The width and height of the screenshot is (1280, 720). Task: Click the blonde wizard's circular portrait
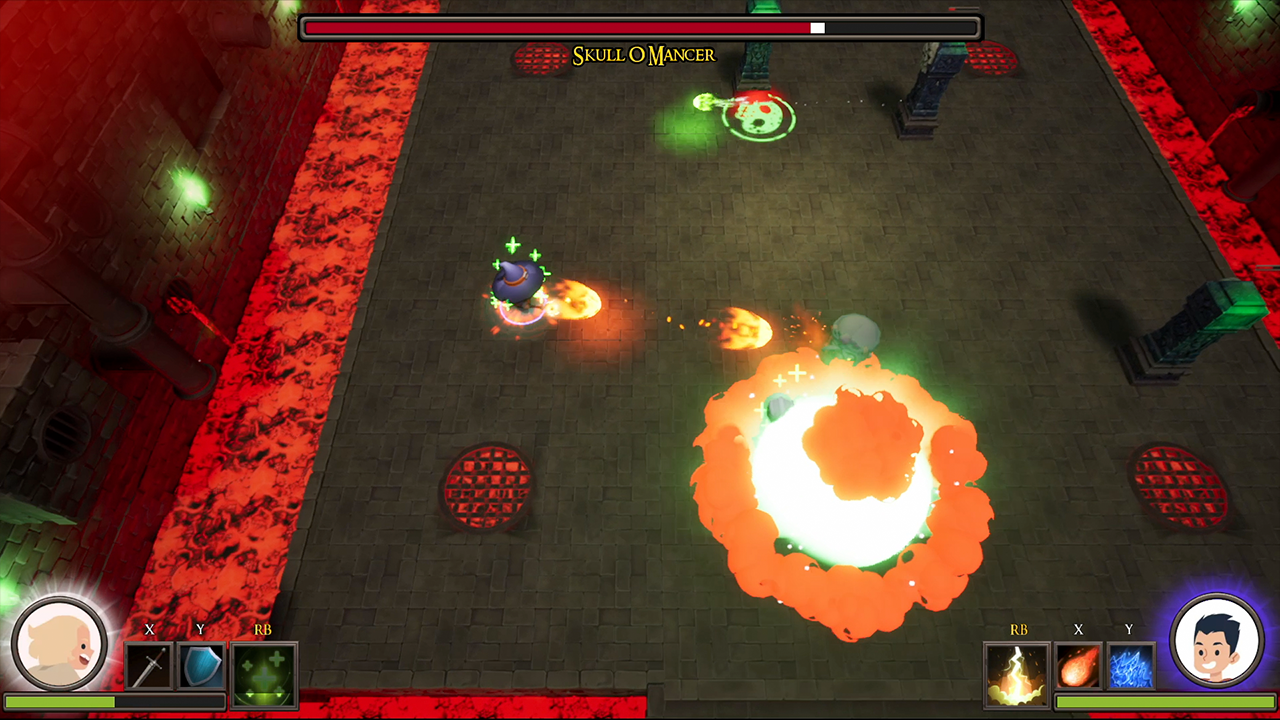click(x=60, y=643)
